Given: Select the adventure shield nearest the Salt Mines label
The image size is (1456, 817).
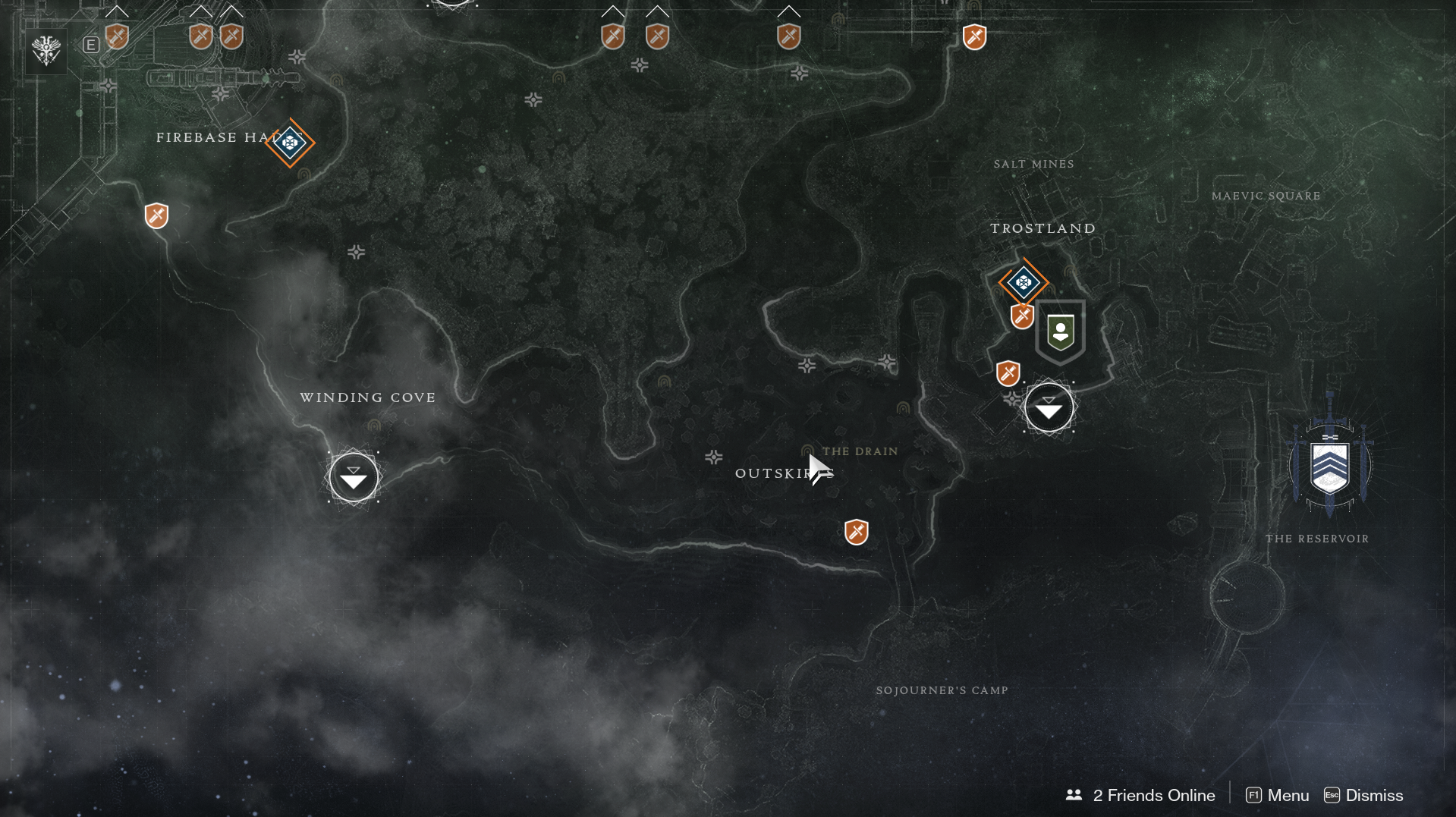Looking at the screenshot, I should point(974,36).
